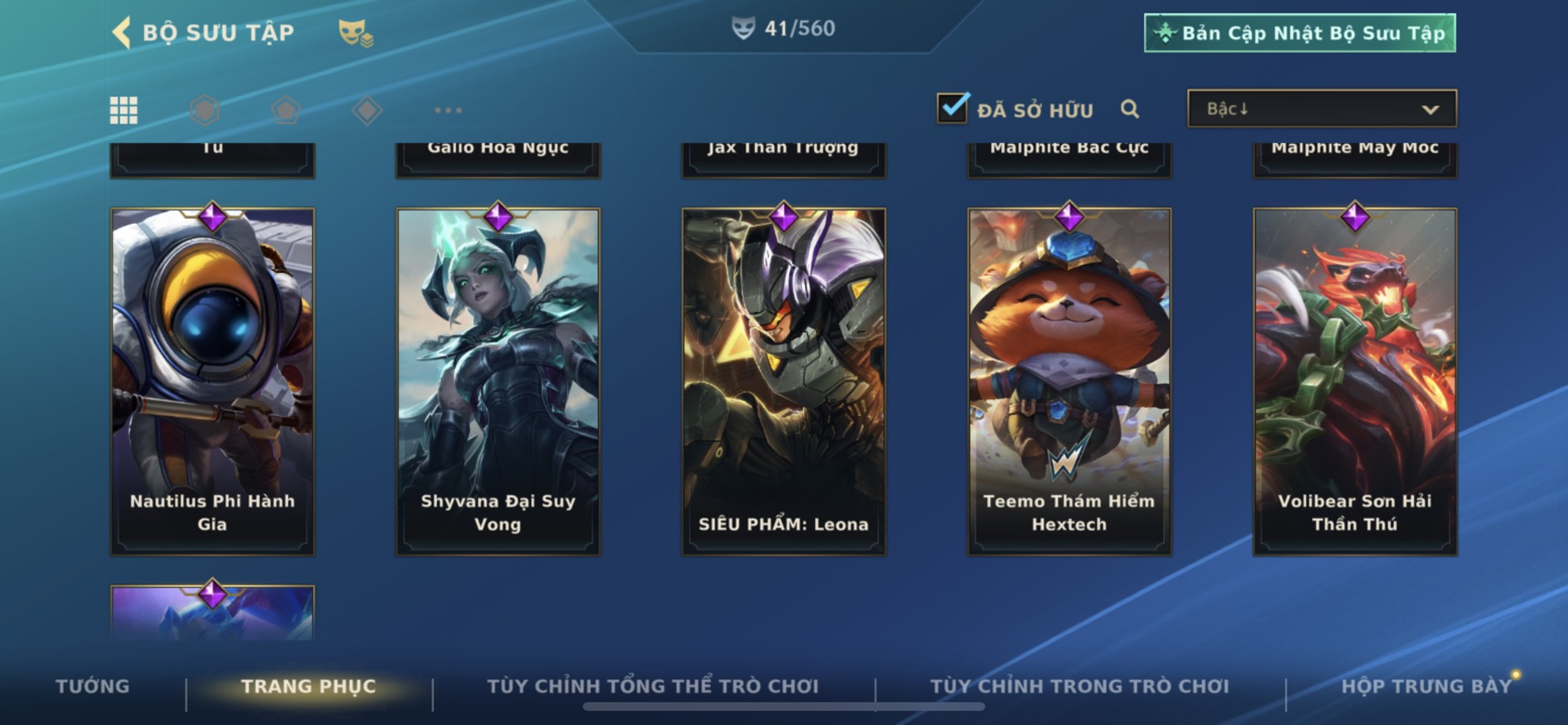Open the golden masks icon
Image resolution: width=1568 pixels, height=725 pixels.
[355, 33]
